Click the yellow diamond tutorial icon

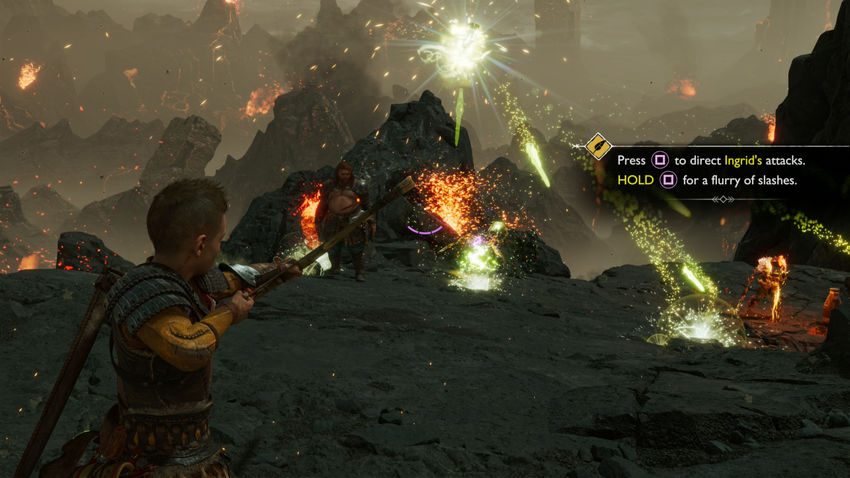tap(598, 146)
